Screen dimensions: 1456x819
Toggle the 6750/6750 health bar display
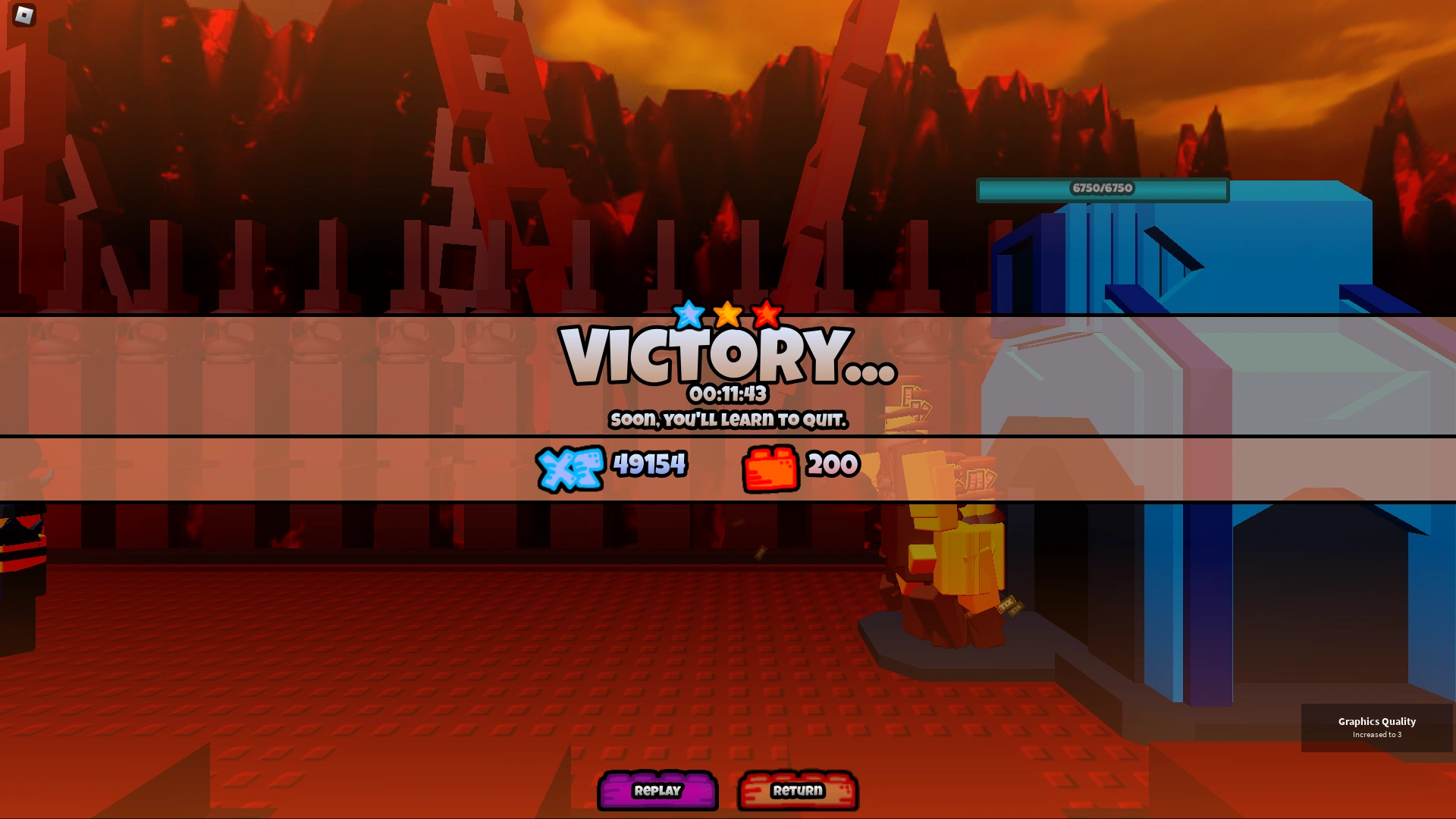[1103, 190]
